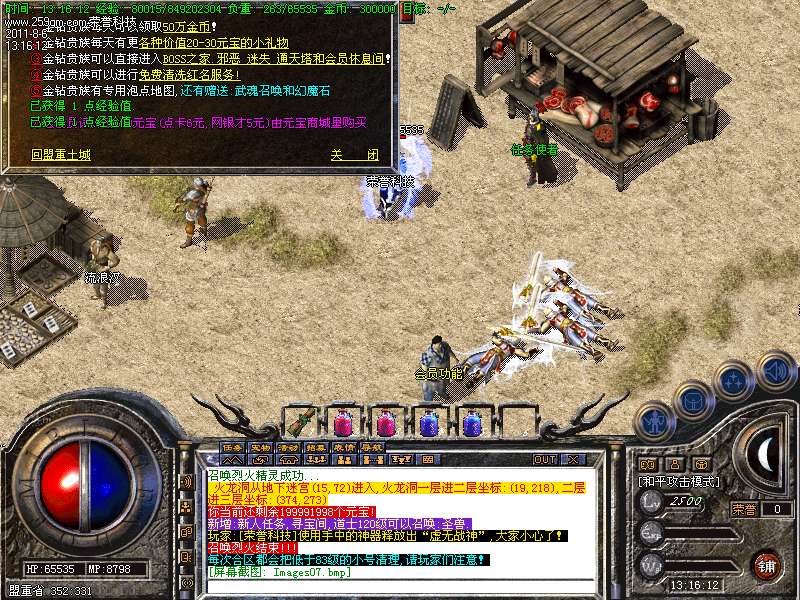800x600 pixels.
Task: Click the X button beside OUT
Action: click(575, 460)
